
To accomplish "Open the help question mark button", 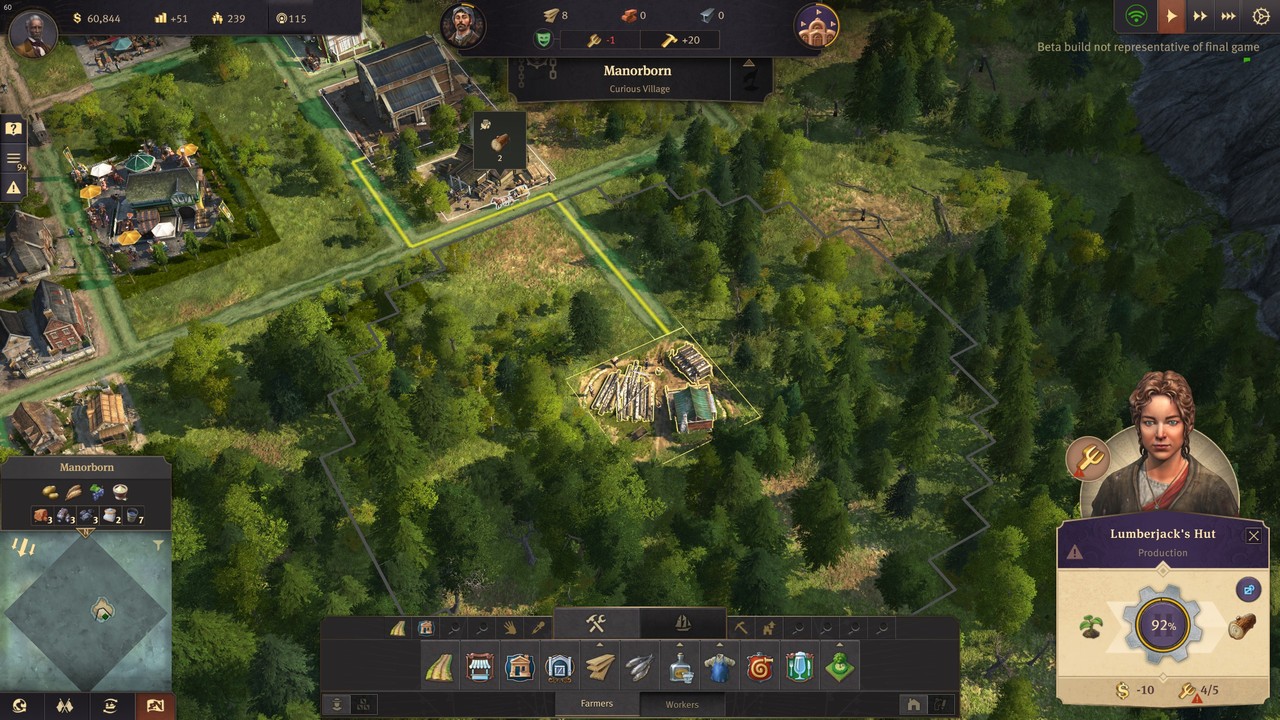I will click(x=14, y=129).
